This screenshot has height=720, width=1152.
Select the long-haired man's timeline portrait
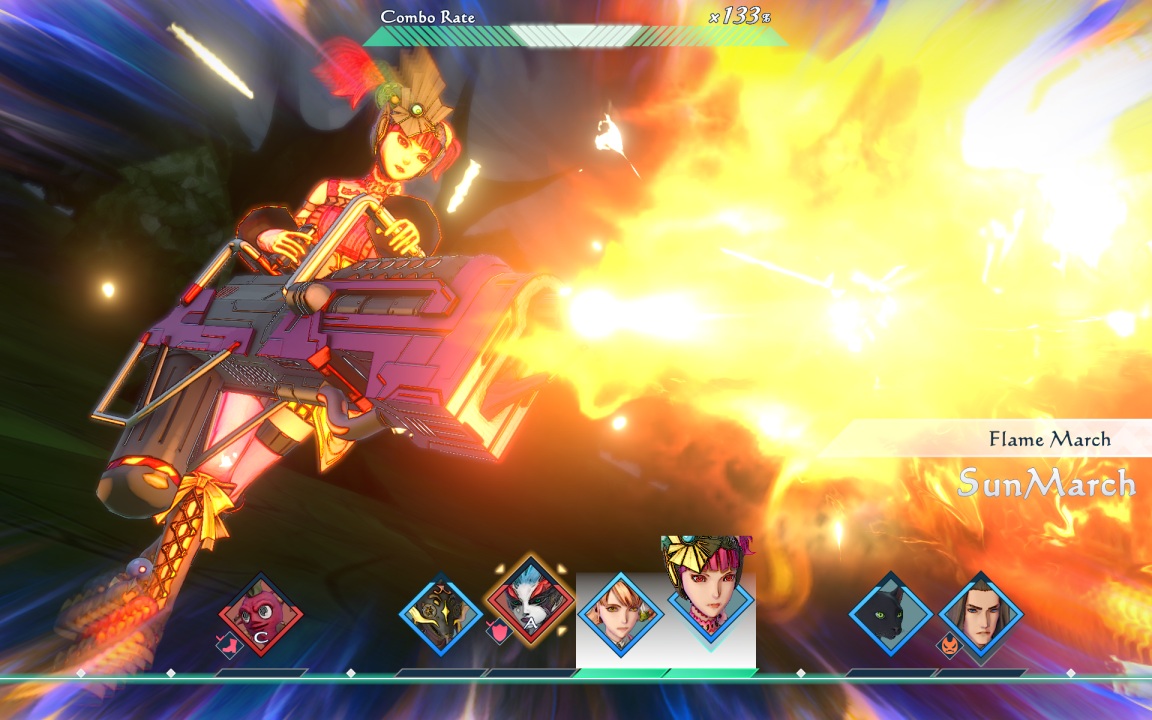[x=980, y=614]
